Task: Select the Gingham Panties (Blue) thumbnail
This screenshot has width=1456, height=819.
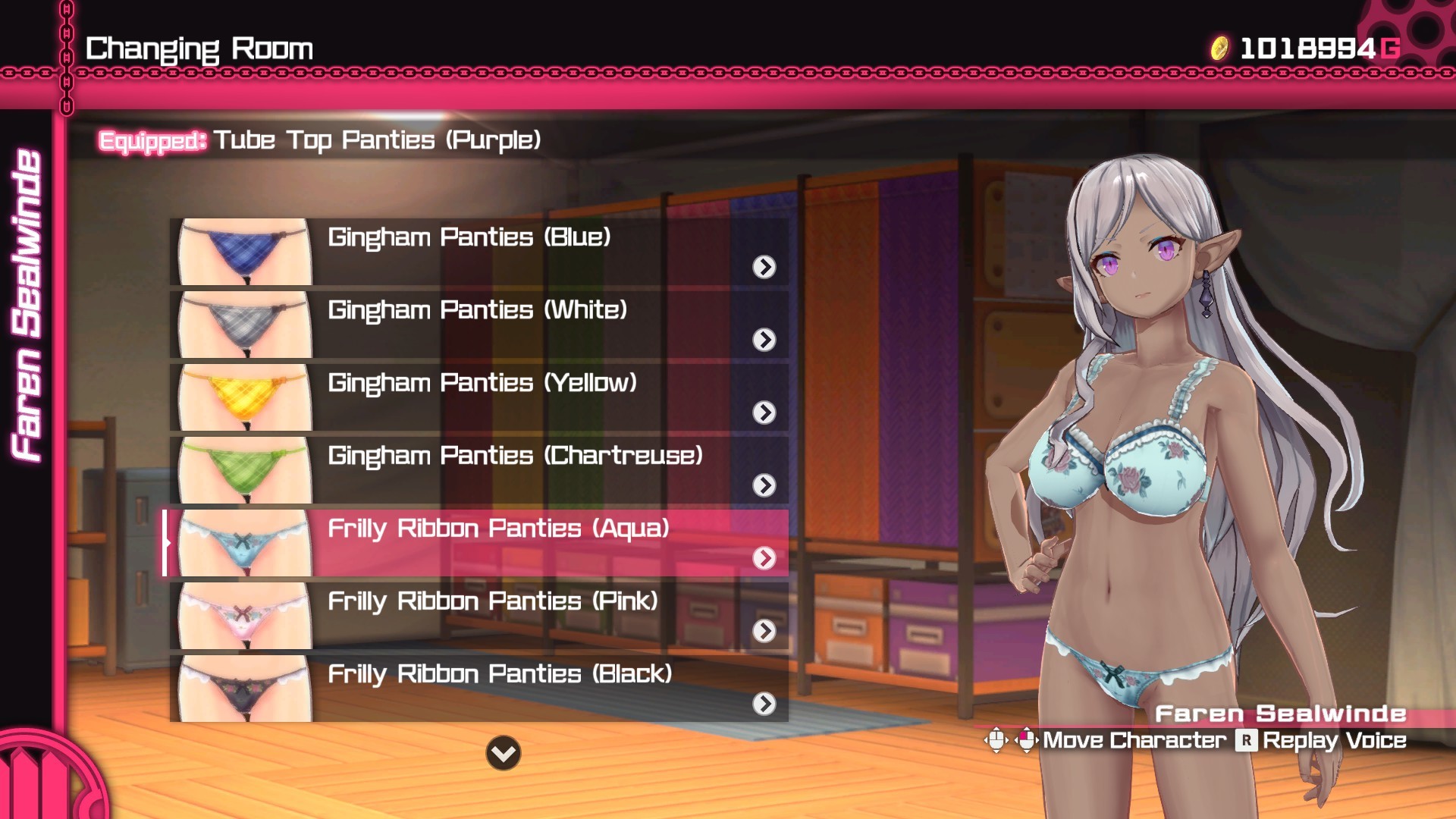Action: click(243, 253)
